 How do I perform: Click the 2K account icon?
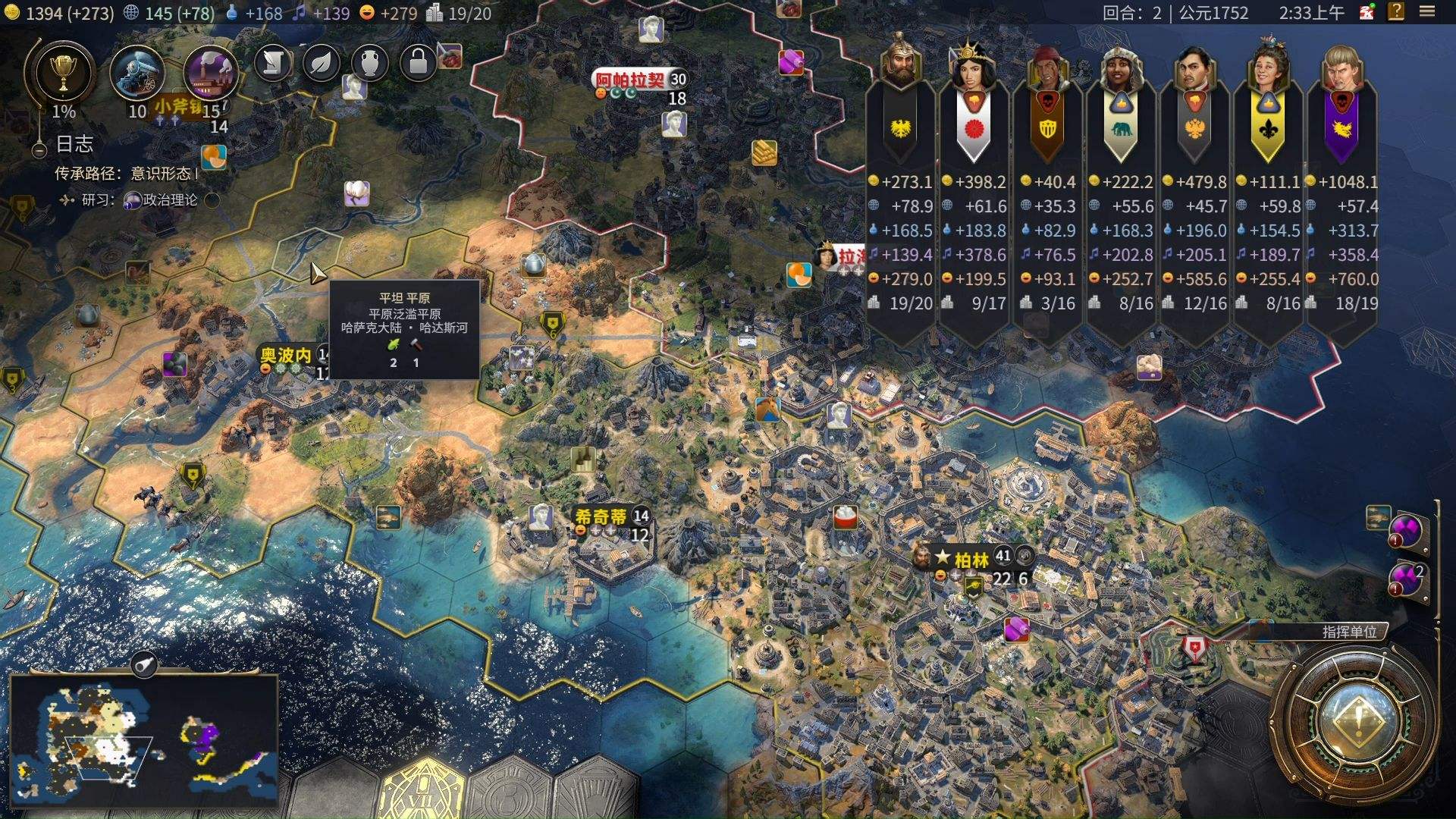pos(1367,12)
